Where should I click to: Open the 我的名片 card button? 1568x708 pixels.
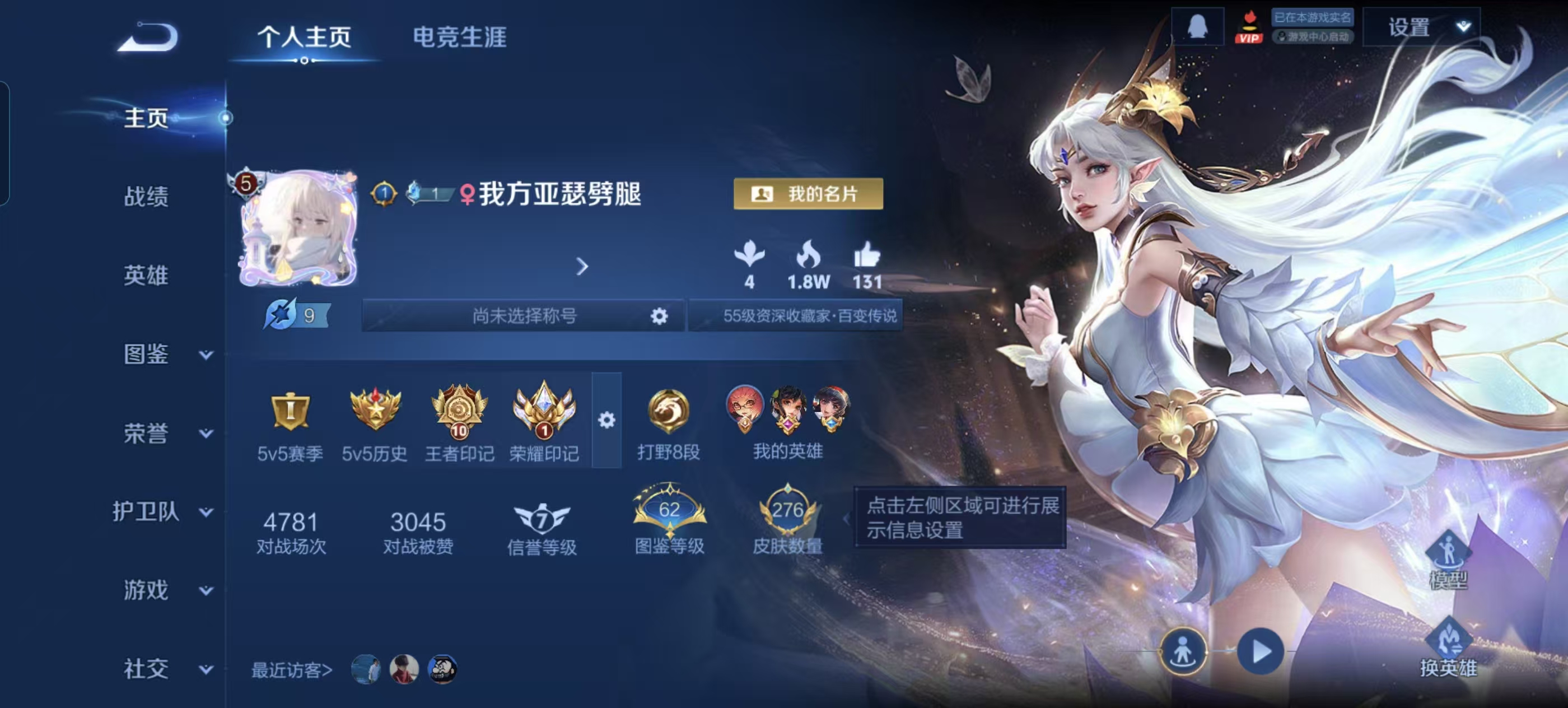pos(808,194)
